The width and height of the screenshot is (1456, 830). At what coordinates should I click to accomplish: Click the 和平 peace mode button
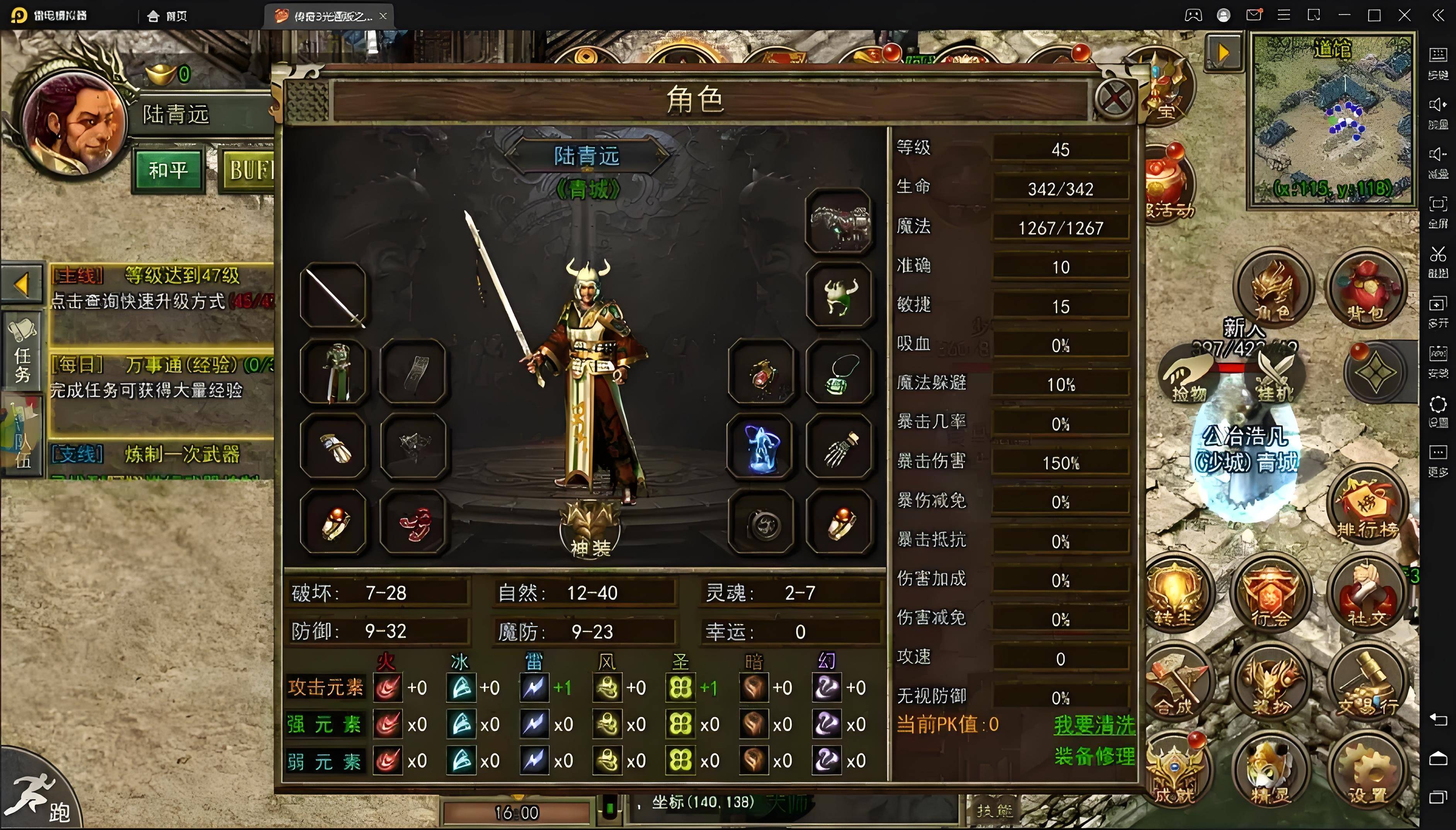click(x=168, y=170)
